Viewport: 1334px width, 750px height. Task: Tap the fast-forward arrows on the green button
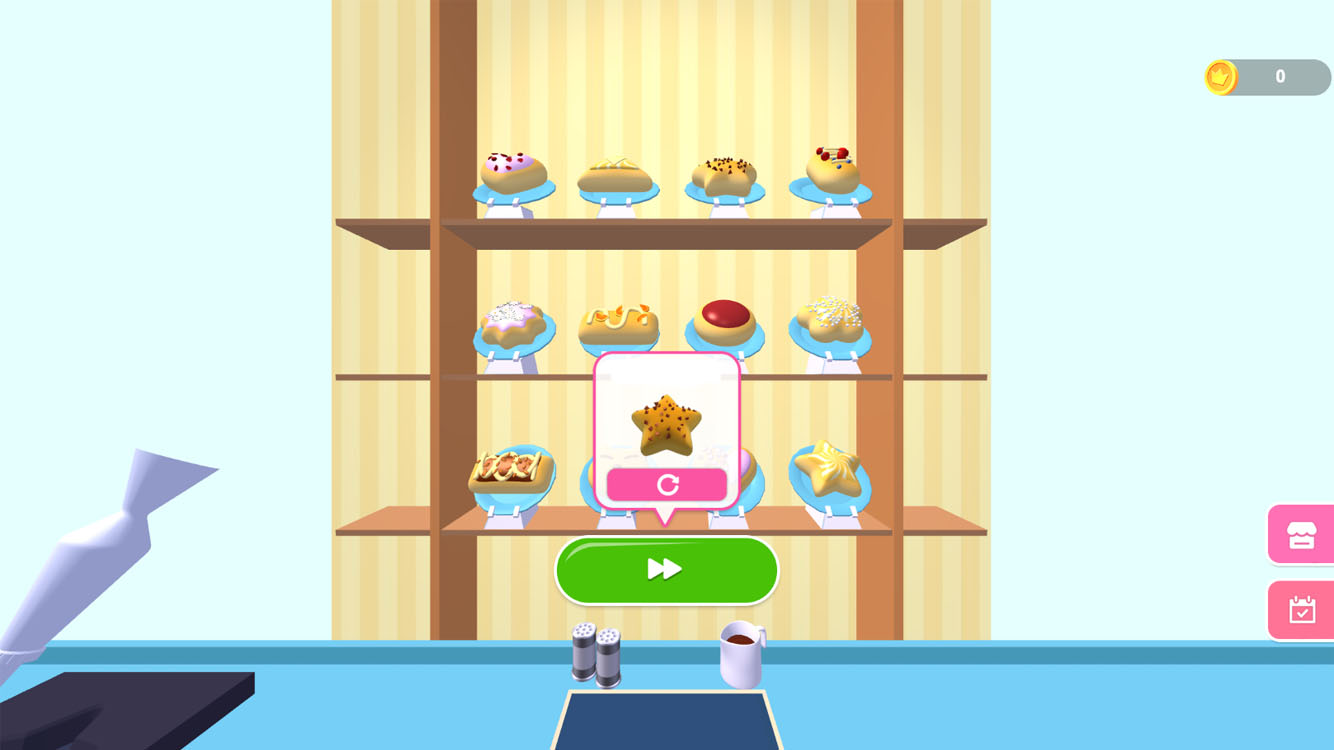click(667, 570)
